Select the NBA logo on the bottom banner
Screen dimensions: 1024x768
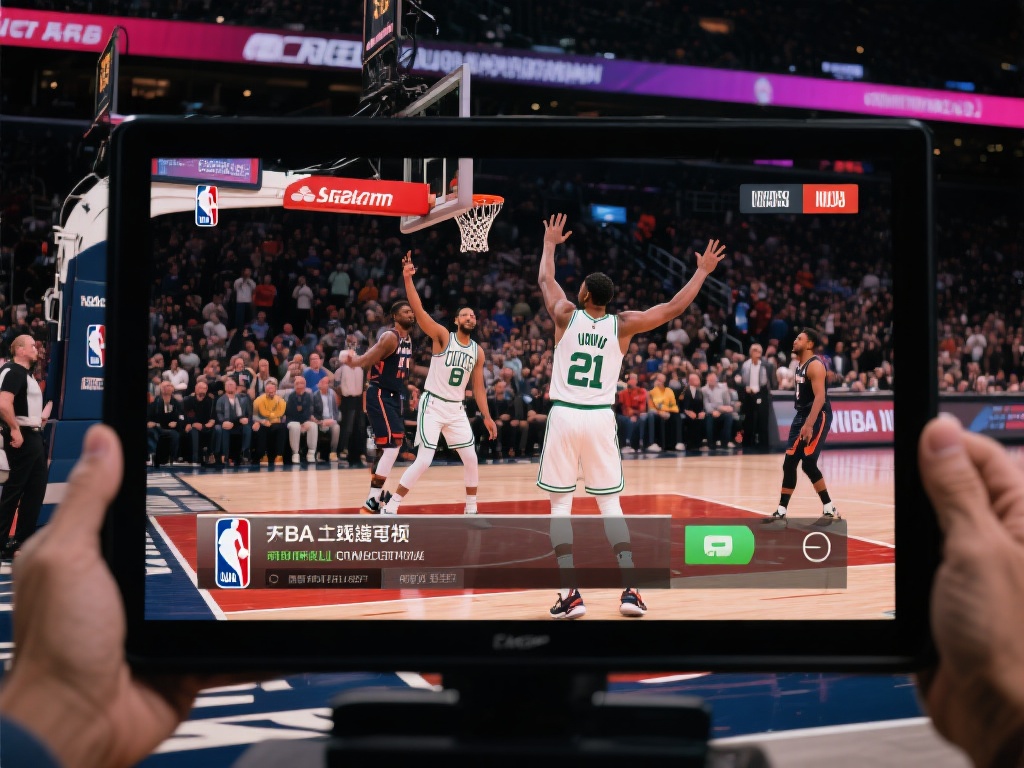click(233, 552)
